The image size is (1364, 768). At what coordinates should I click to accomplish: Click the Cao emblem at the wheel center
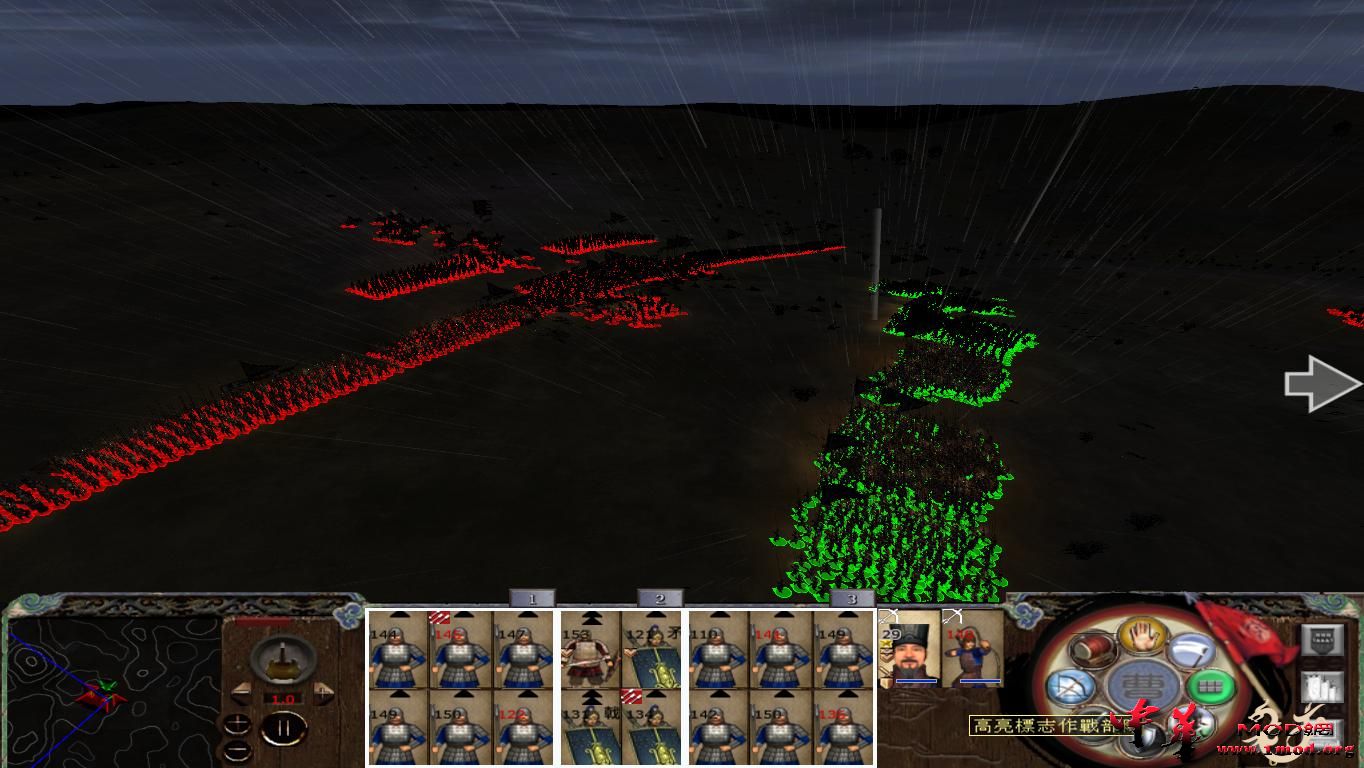point(1141,685)
